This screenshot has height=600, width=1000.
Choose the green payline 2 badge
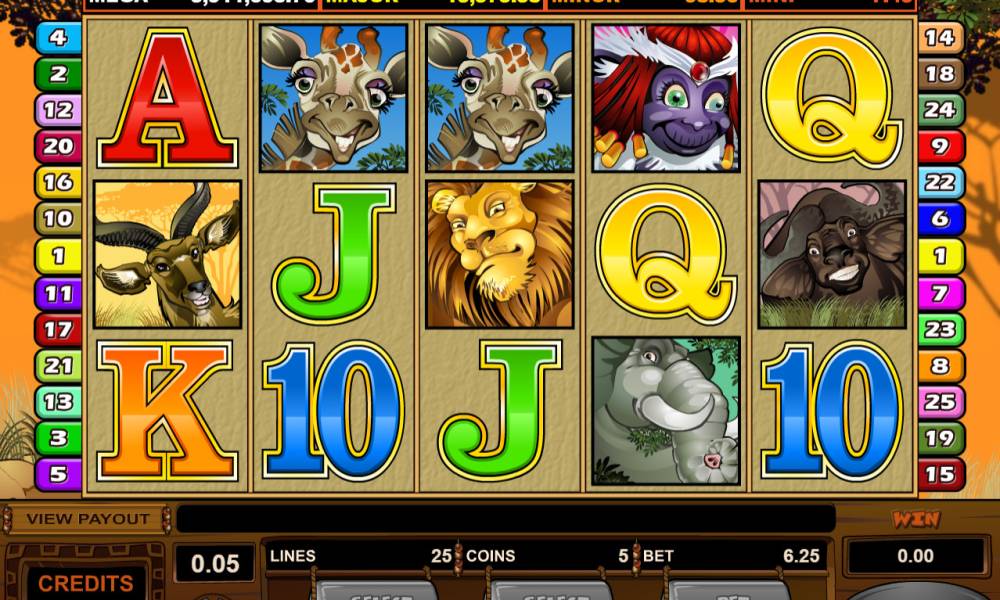pyautogui.click(x=58, y=74)
